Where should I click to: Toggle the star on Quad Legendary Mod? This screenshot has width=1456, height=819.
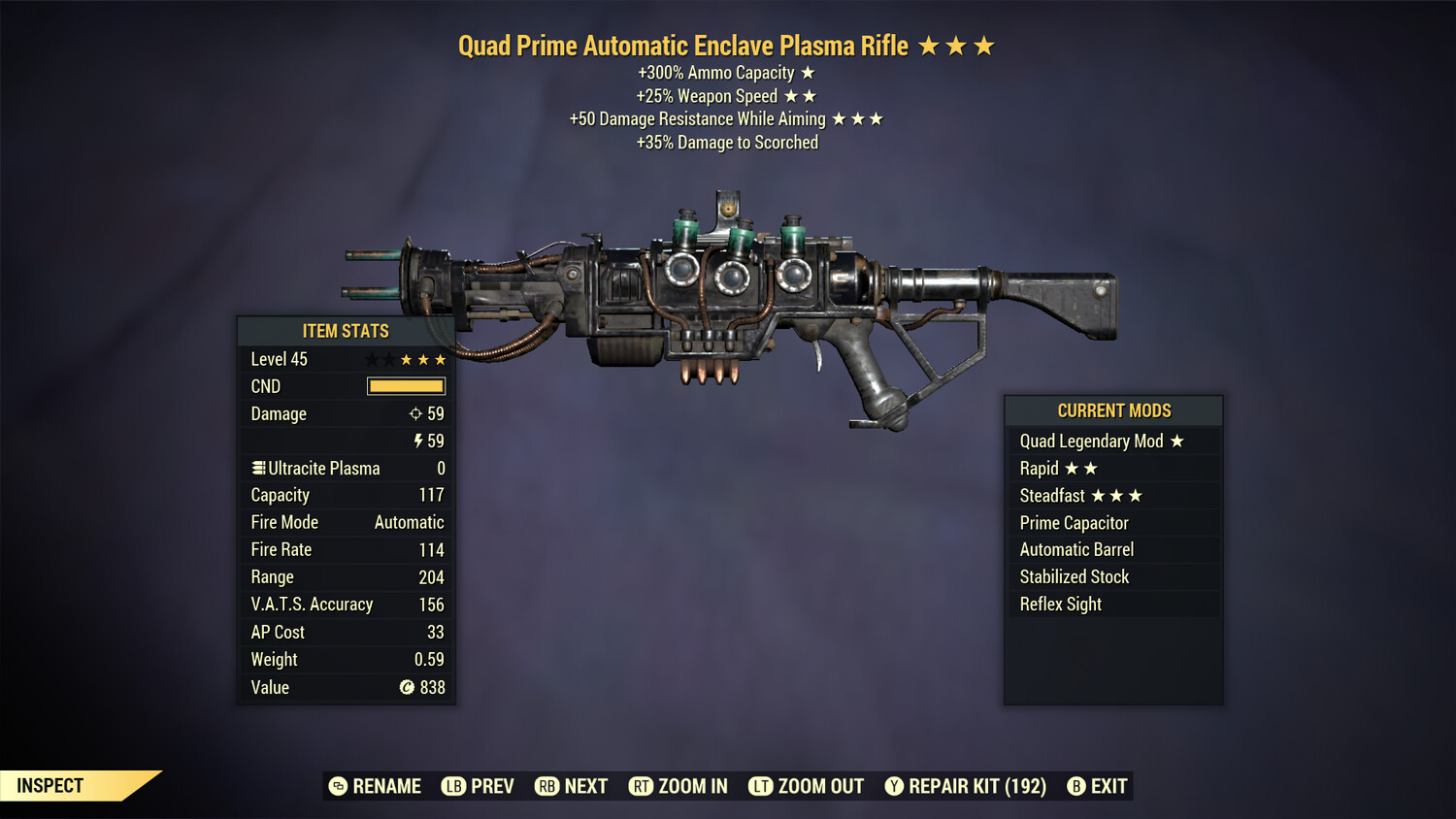pos(1177,441)
